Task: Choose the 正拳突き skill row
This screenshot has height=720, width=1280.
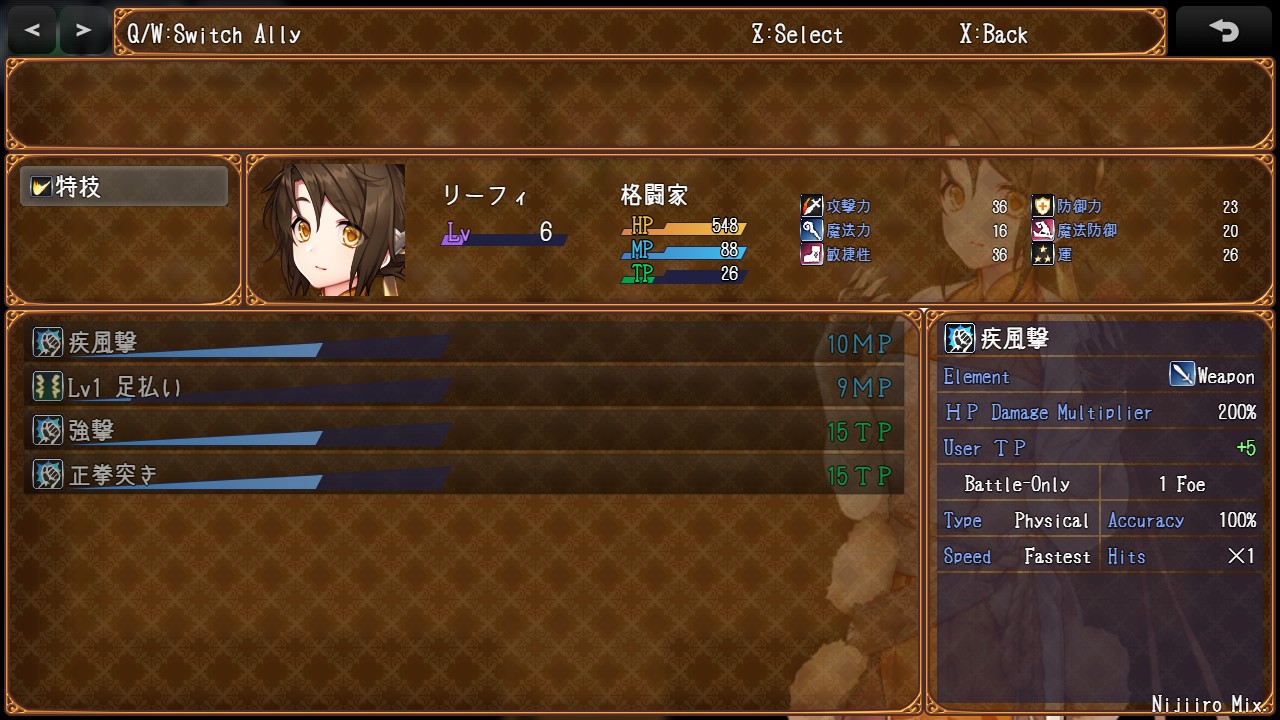Action: 464,475
